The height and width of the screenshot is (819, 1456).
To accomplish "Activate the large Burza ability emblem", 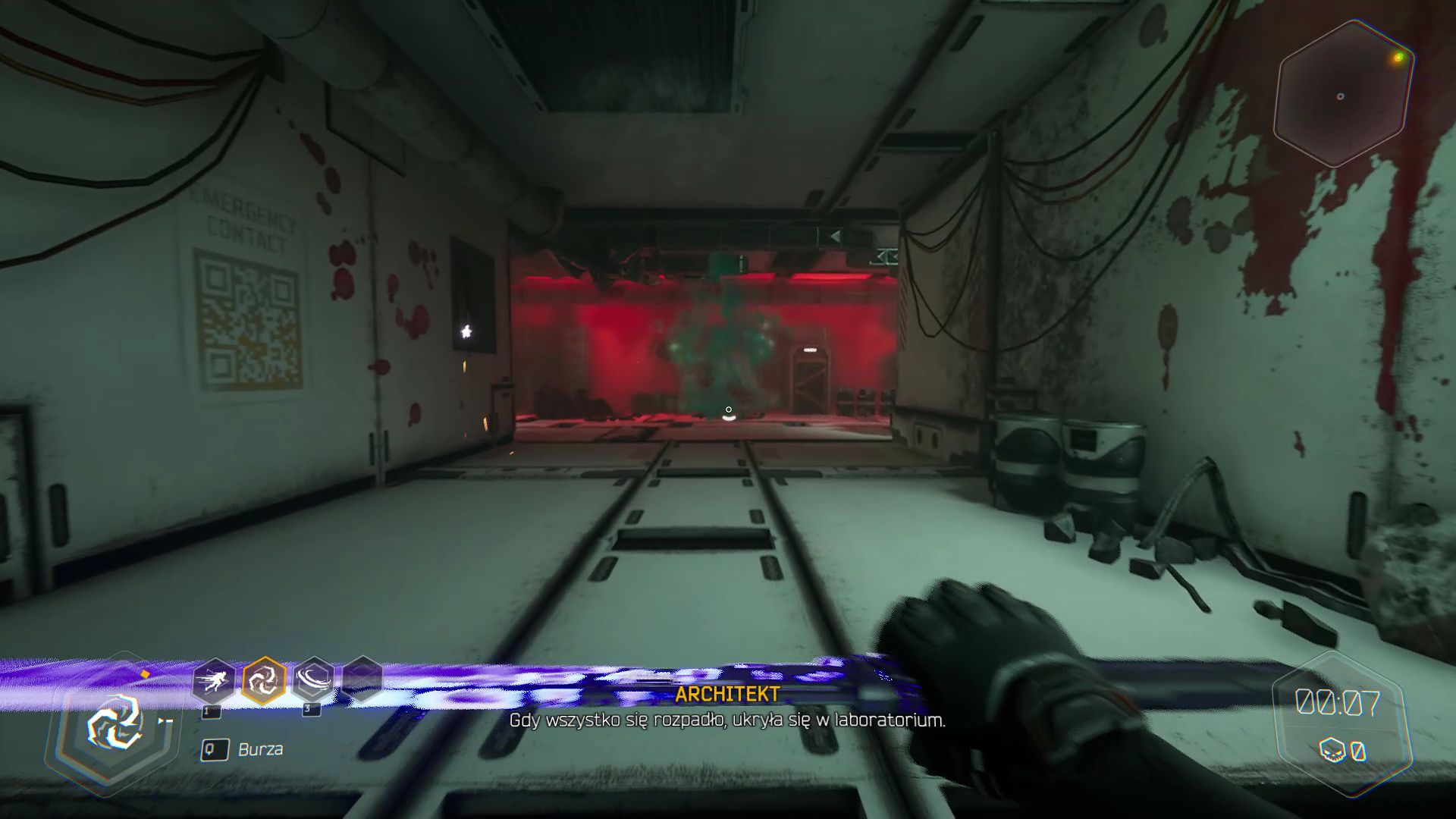I will (x=115, y=723).
